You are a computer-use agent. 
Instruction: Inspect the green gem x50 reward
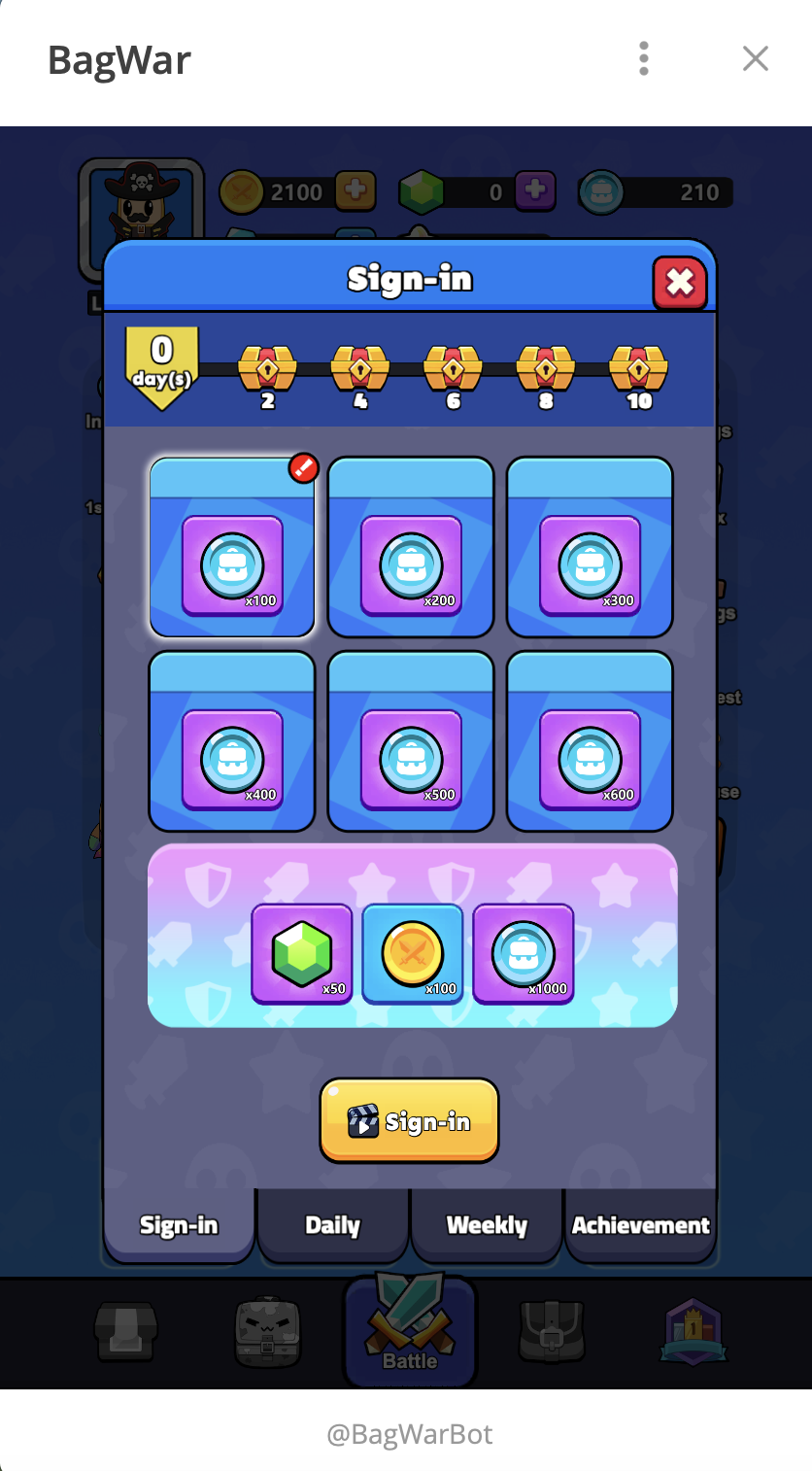[x=302, y=953]
